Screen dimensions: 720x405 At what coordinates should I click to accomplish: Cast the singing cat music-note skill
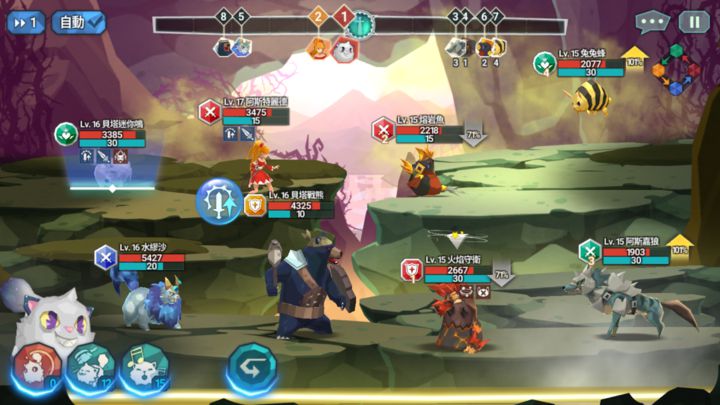143,368
